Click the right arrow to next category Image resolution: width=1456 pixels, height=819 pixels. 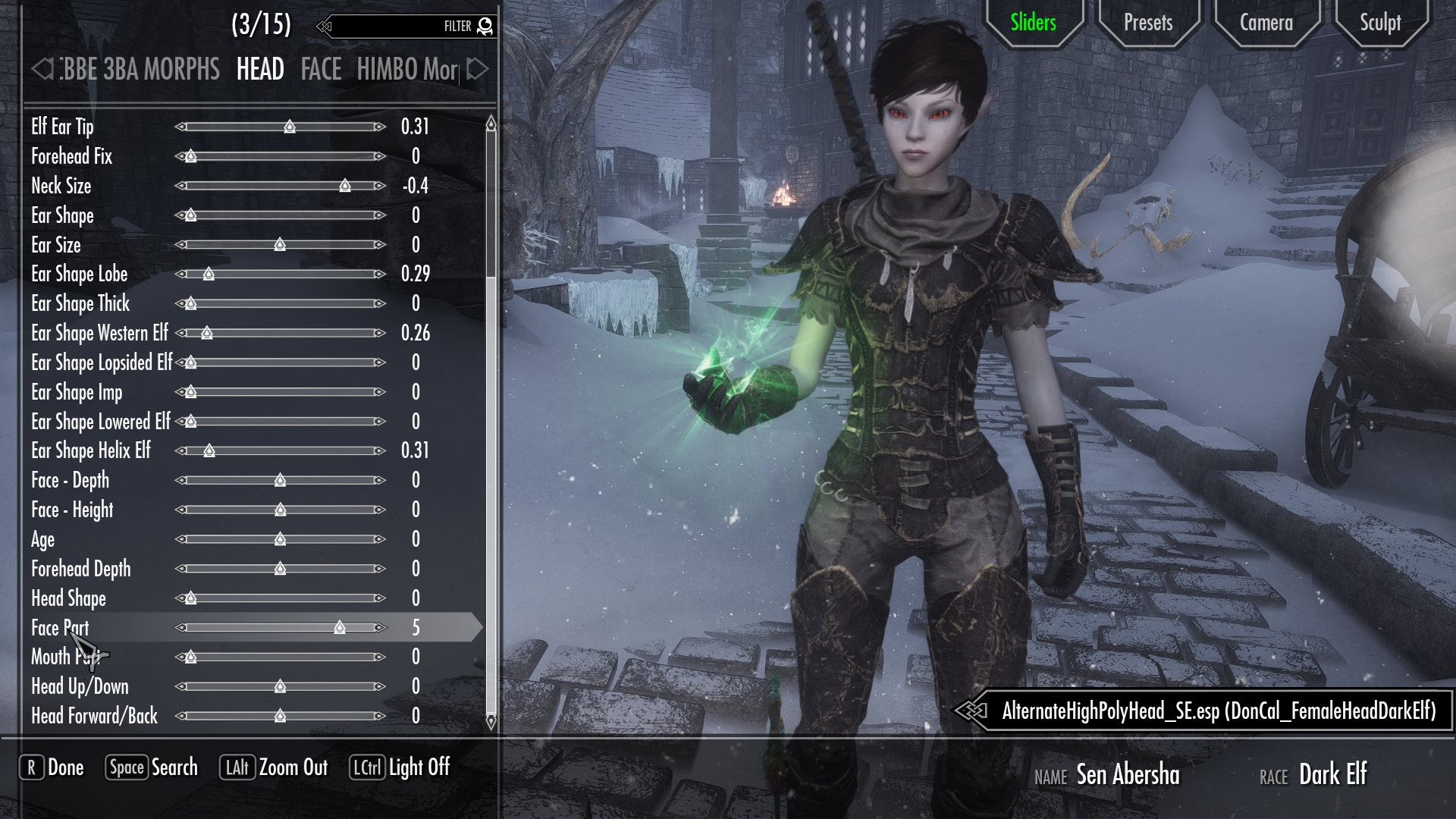pyautogui.click(x=477, y=70)
